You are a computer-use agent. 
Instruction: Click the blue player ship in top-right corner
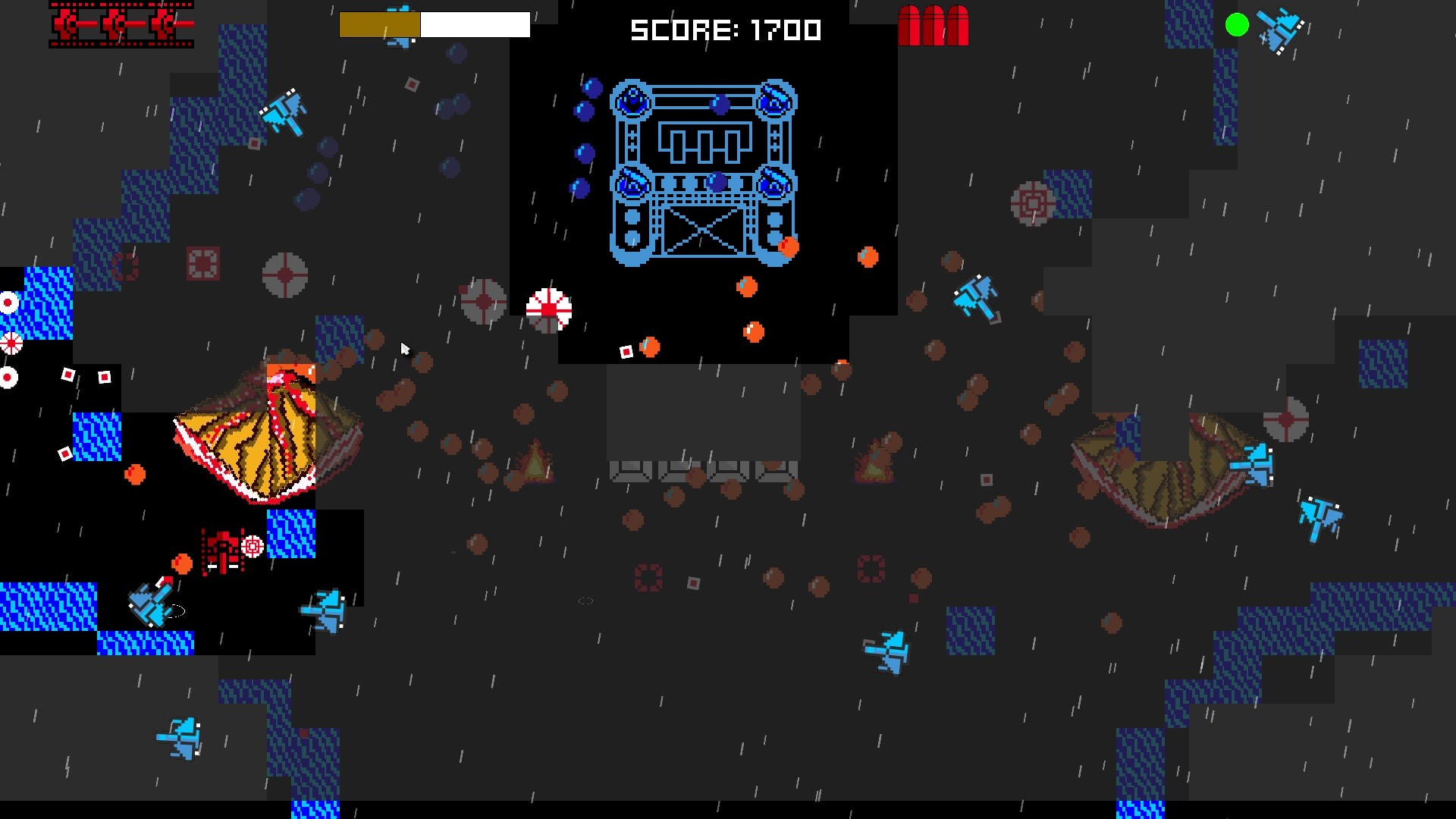(1276, 29)
